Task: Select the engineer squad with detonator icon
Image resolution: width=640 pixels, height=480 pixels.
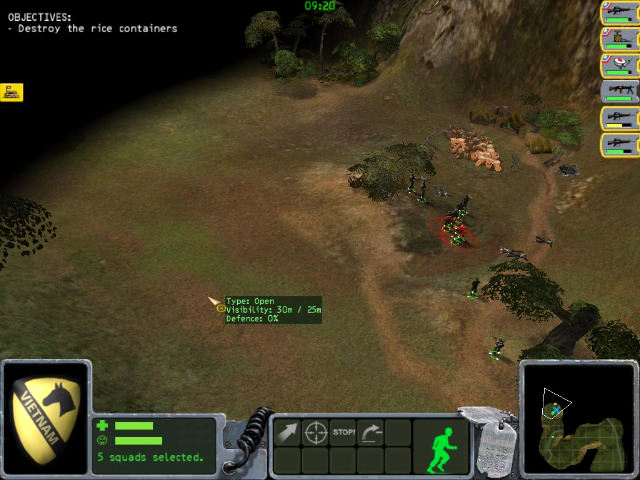Action: [x=620, y=39]
